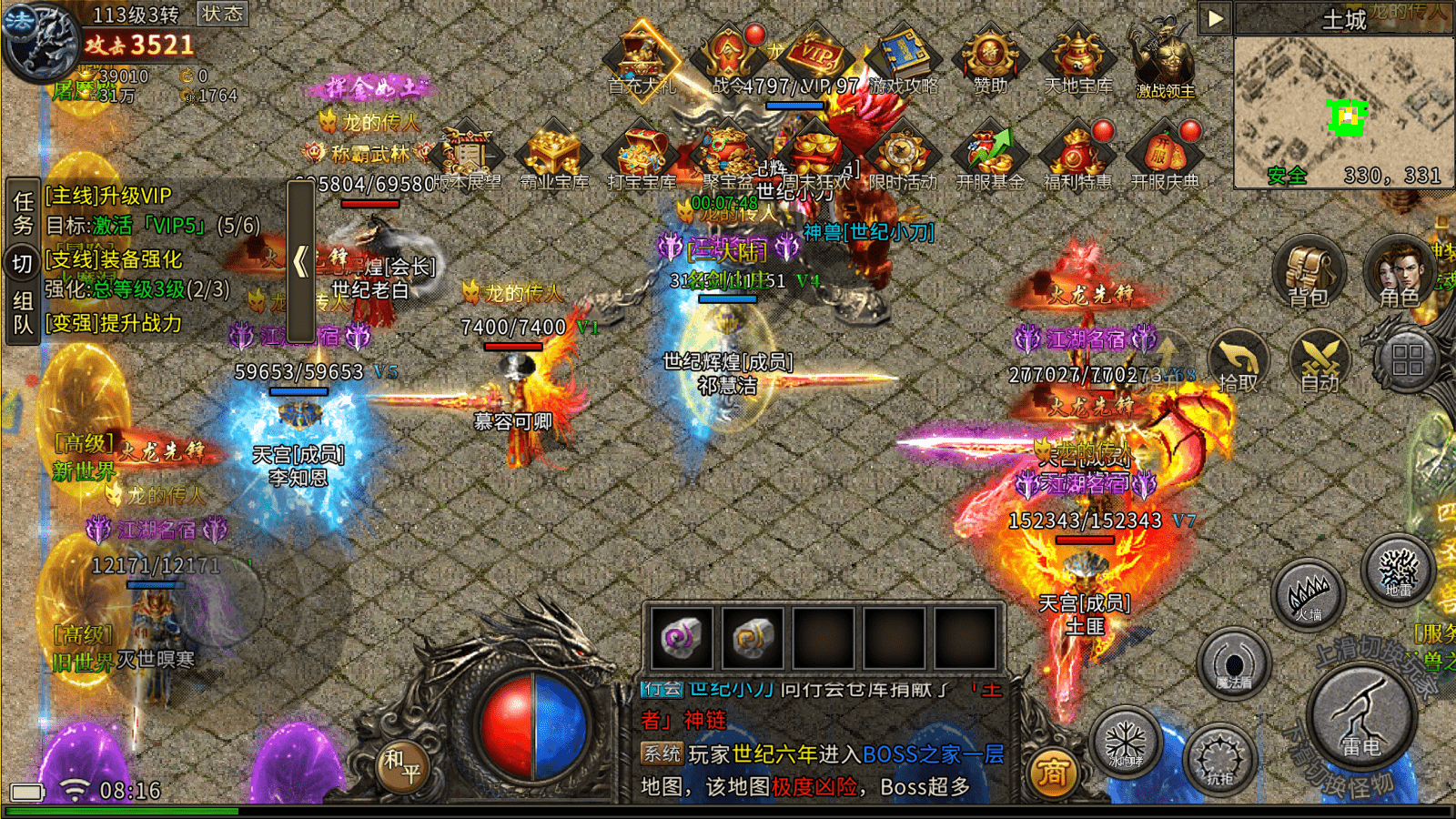Open the 开服庆典 server celebration icon

(1165, 157)
